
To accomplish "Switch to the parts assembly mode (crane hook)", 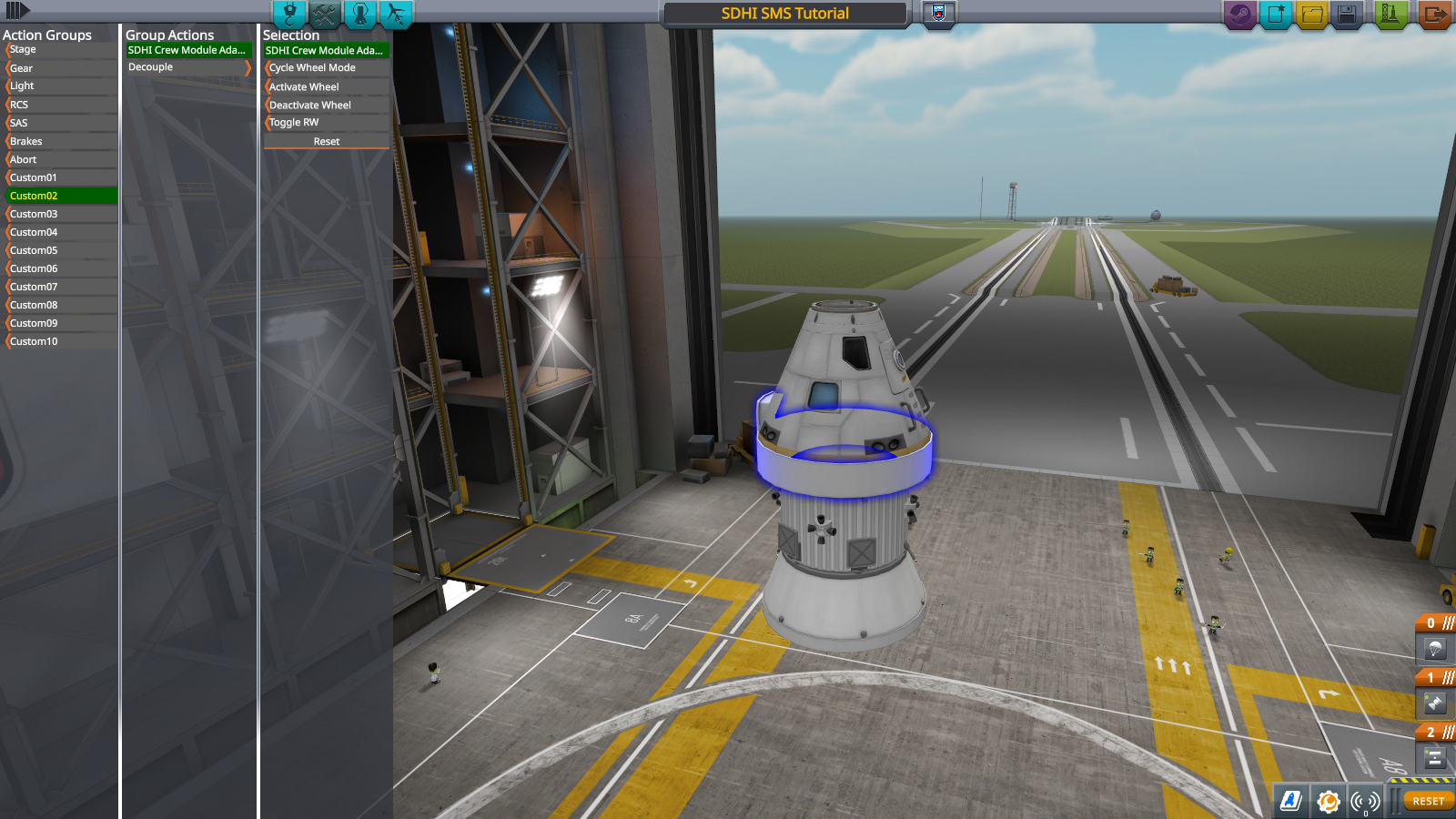I will pyautogui.click(x=289, y=14).
